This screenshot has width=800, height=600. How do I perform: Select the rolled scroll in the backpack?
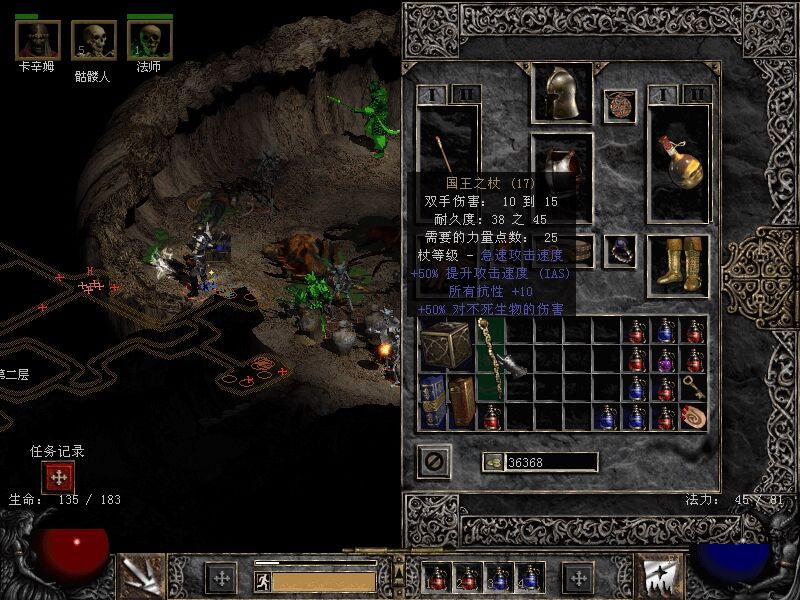click(x=693, y=416)
